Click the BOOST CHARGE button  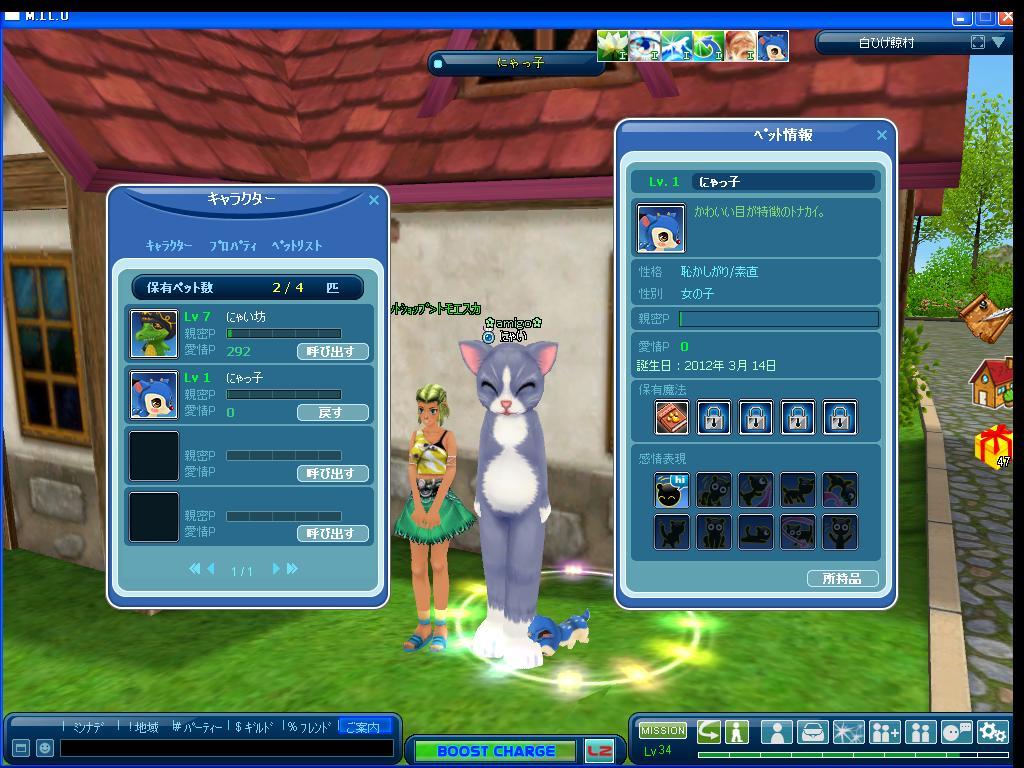[495, 751]
